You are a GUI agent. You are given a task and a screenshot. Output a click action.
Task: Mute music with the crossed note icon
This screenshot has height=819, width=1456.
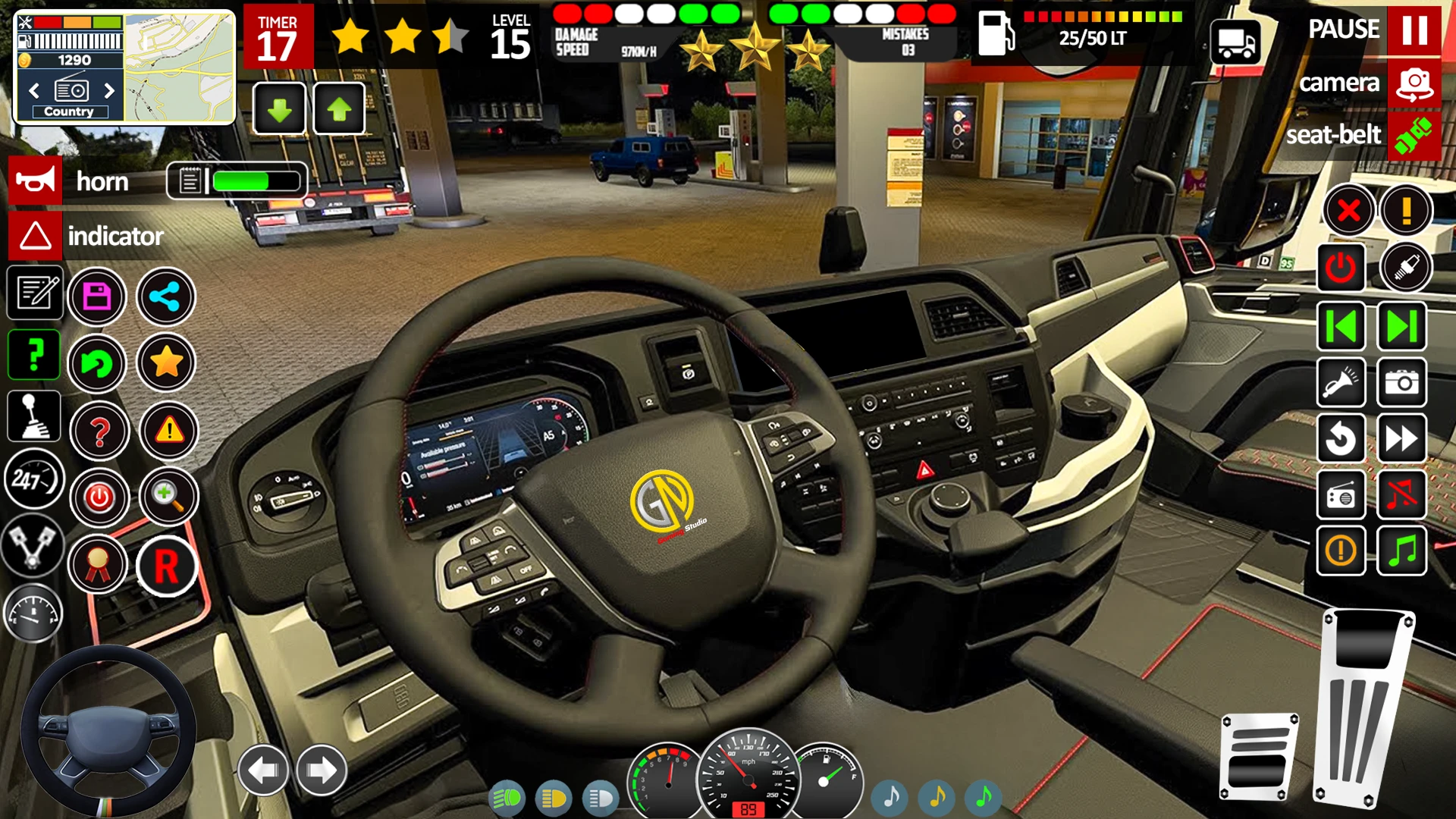pos(1401,495)
